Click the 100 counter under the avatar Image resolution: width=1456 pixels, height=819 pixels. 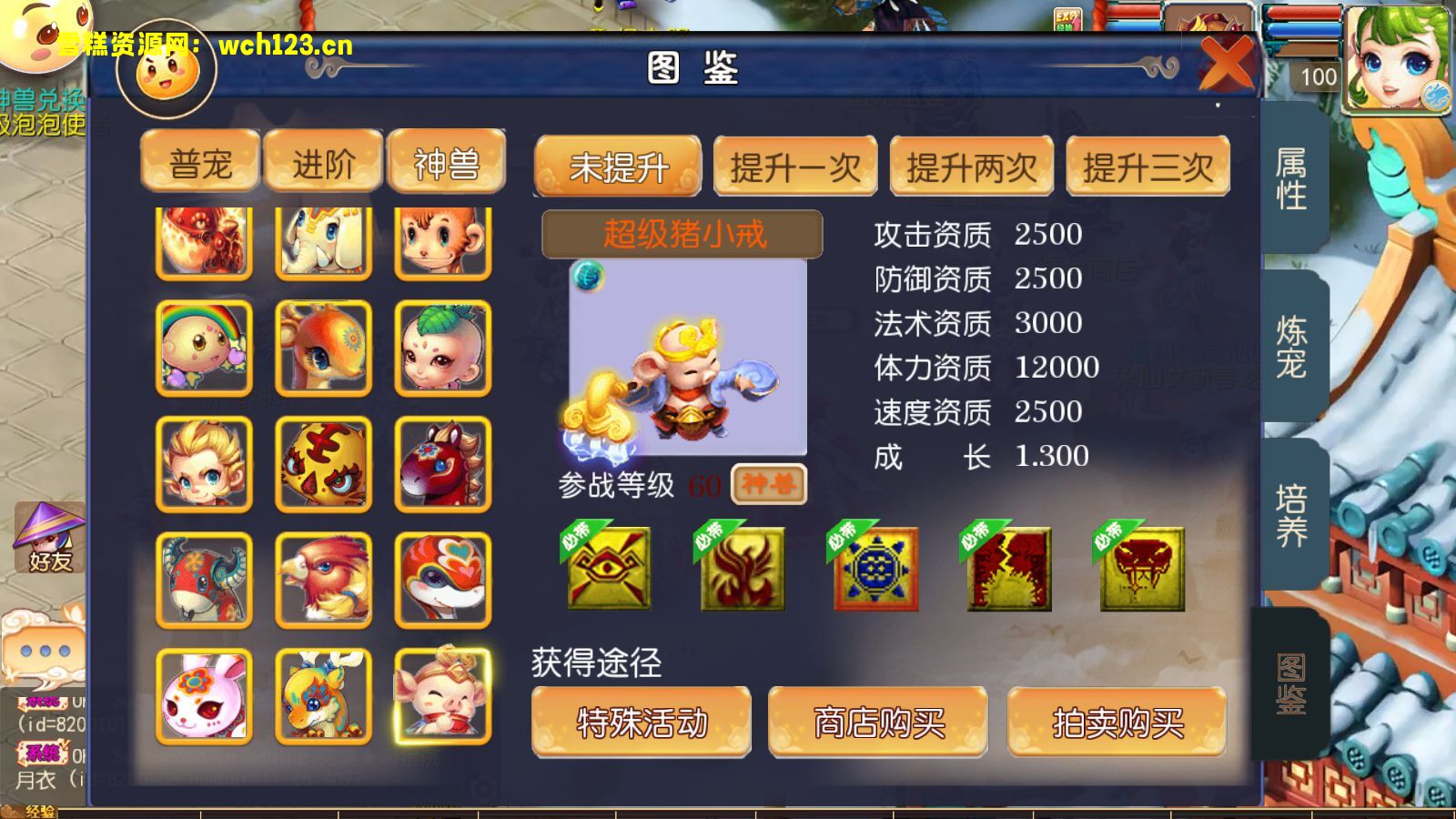[1317, 77]
